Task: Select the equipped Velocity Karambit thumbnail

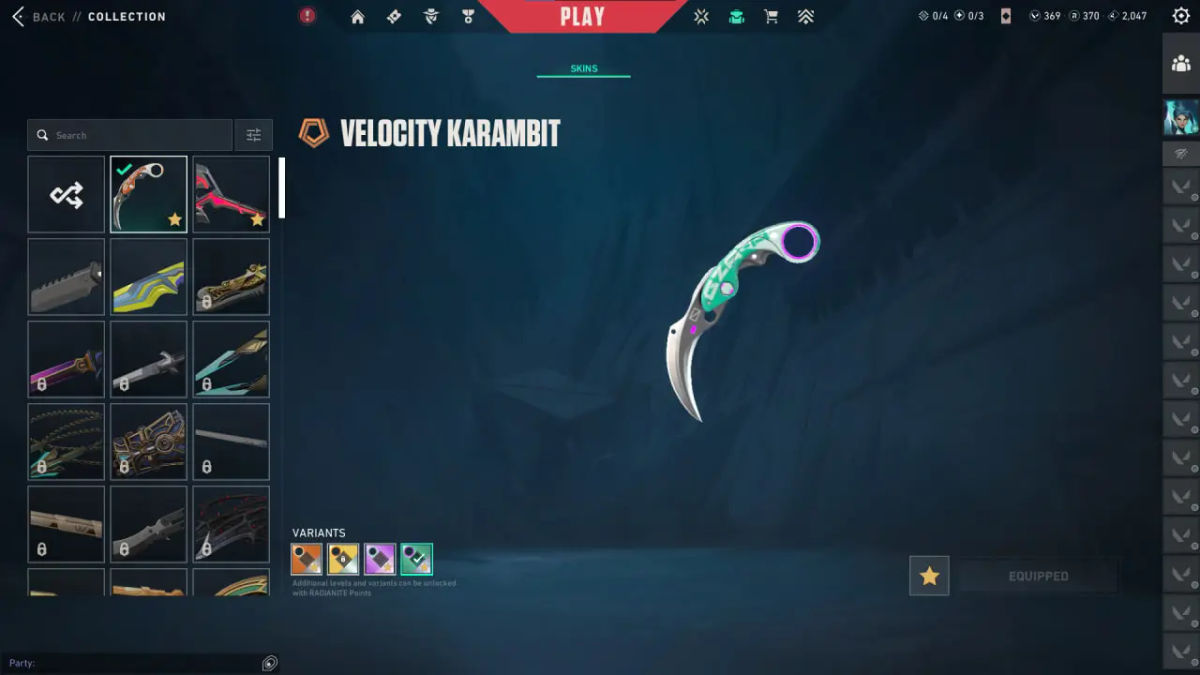Action: [148, 194]
